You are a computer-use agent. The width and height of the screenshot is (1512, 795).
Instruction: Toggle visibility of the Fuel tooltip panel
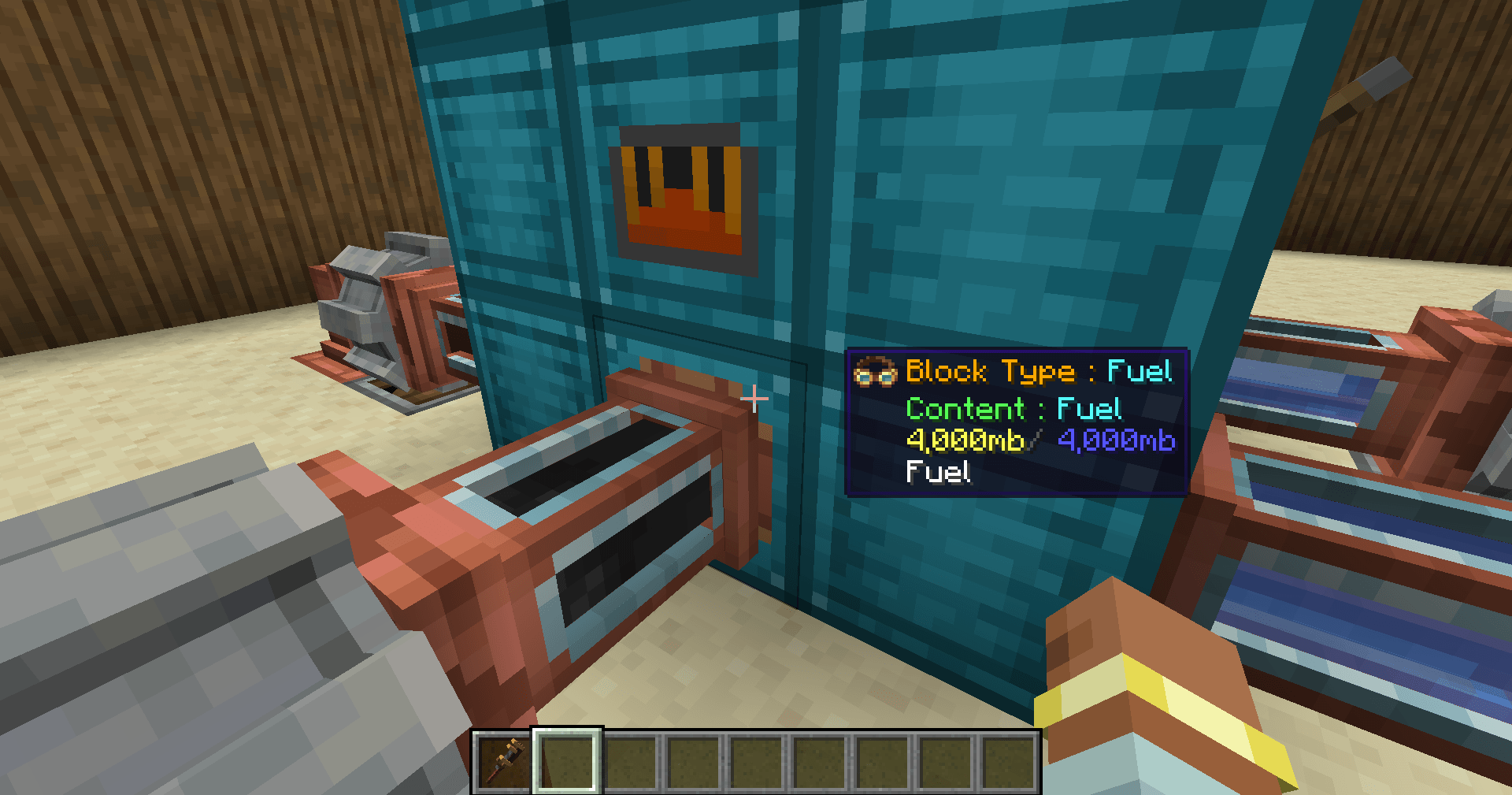click(x=1016, y=418)
